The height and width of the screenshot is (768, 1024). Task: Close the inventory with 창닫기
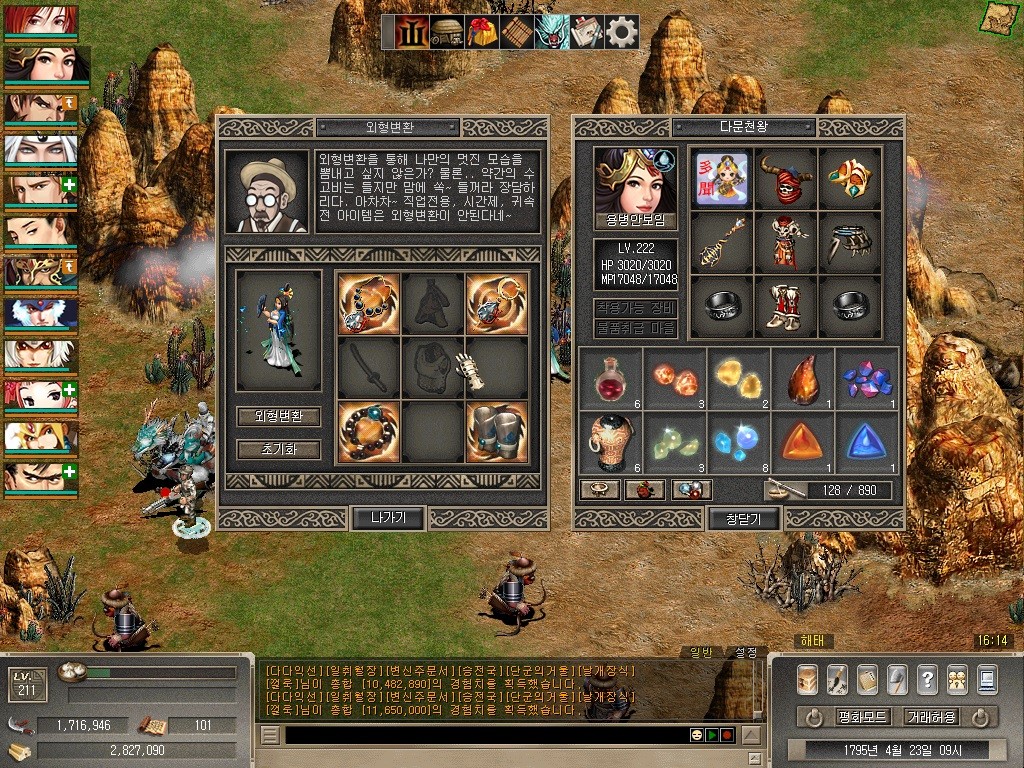[x=744, y=518]
